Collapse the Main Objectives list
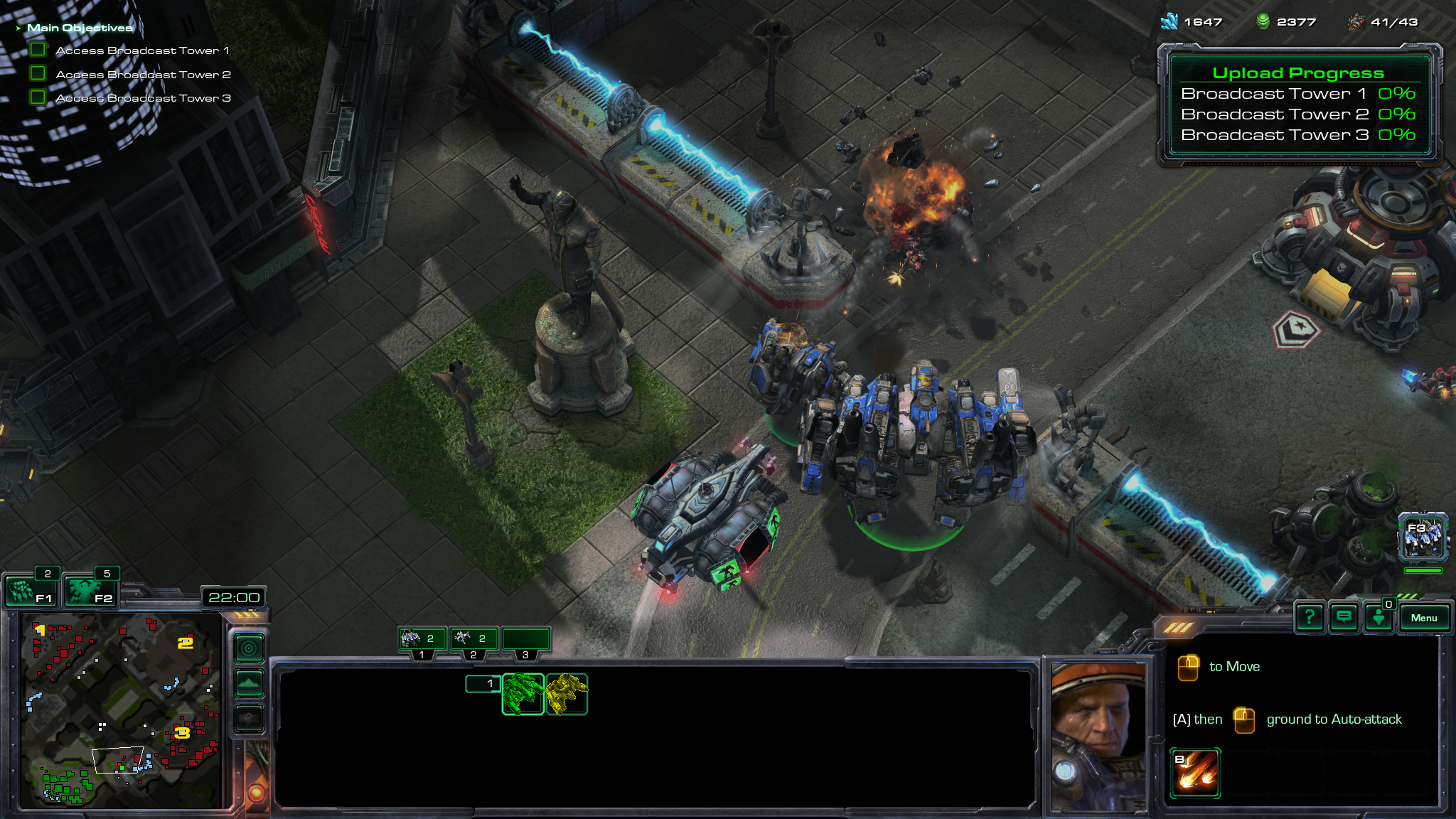The width and height of the screenshot is (1456, 819). (18, 28)
